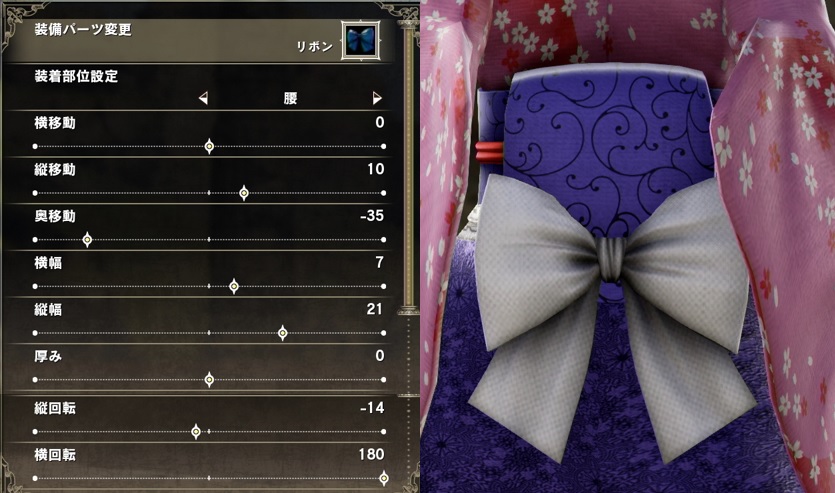
Task: Adjust the 横移動 slider handle
Action: coord(209,146)
